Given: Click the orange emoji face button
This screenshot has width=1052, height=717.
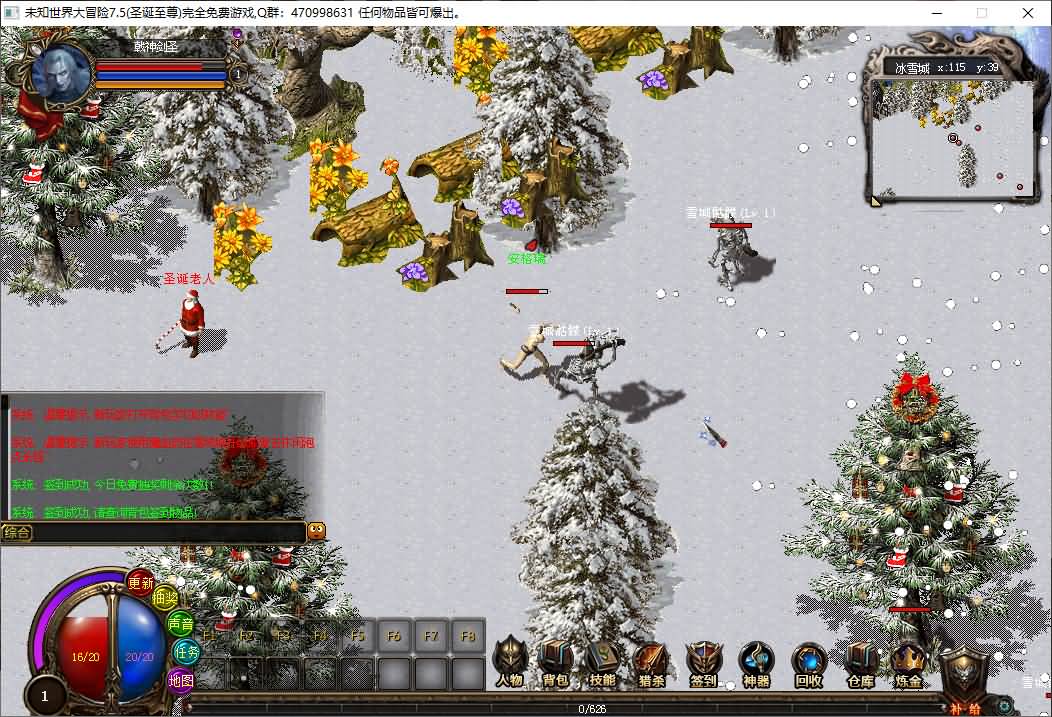Looking at the screenshot, I should (x=316, y=531).
